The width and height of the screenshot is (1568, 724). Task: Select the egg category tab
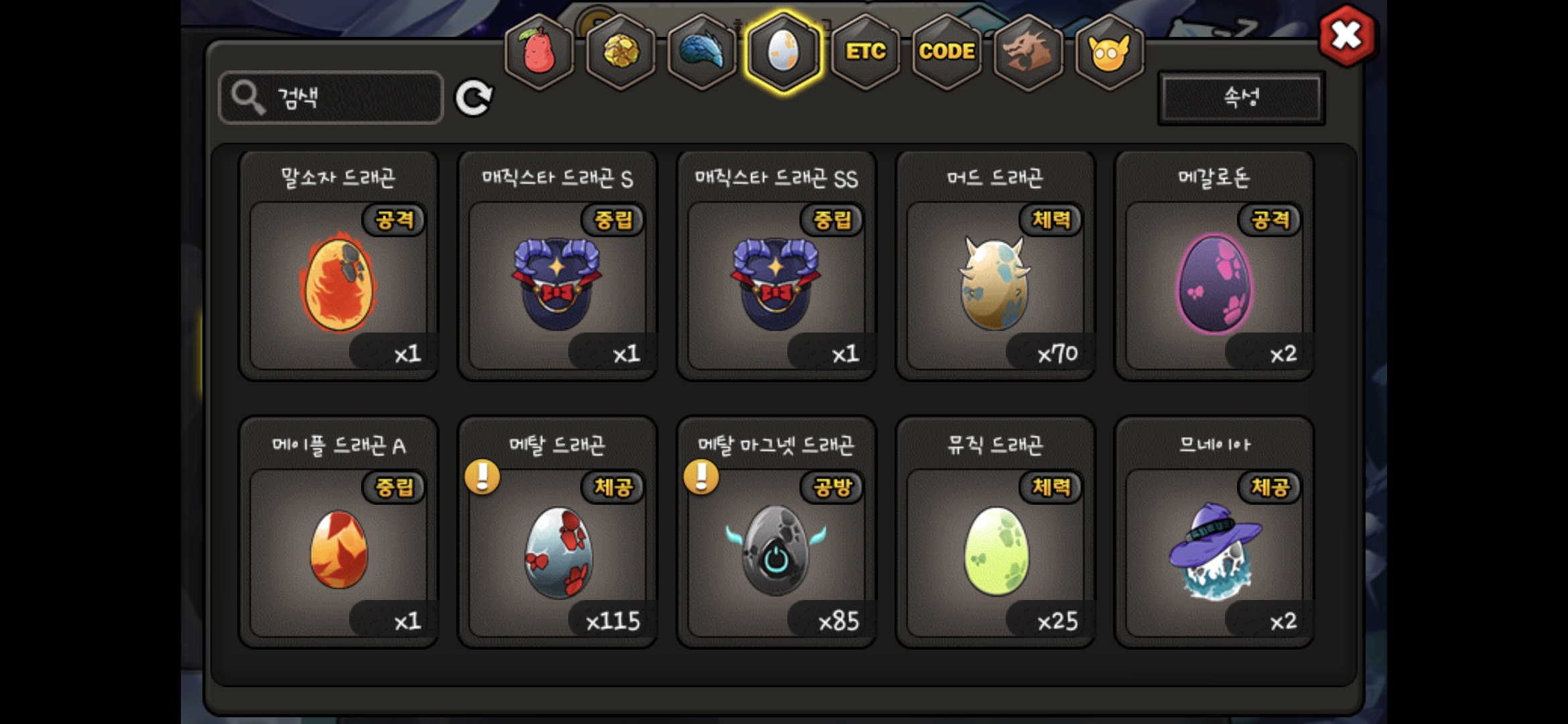[x=783, y=52]
